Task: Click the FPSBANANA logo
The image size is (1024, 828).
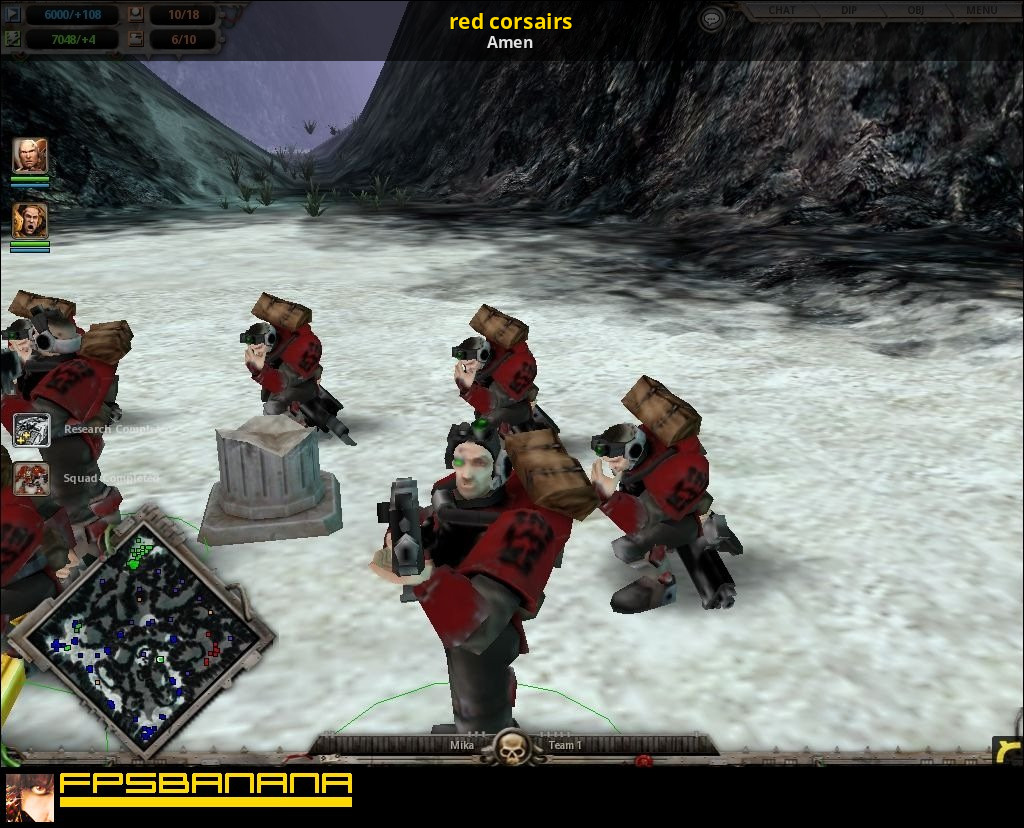Action: tap(205, 789)
